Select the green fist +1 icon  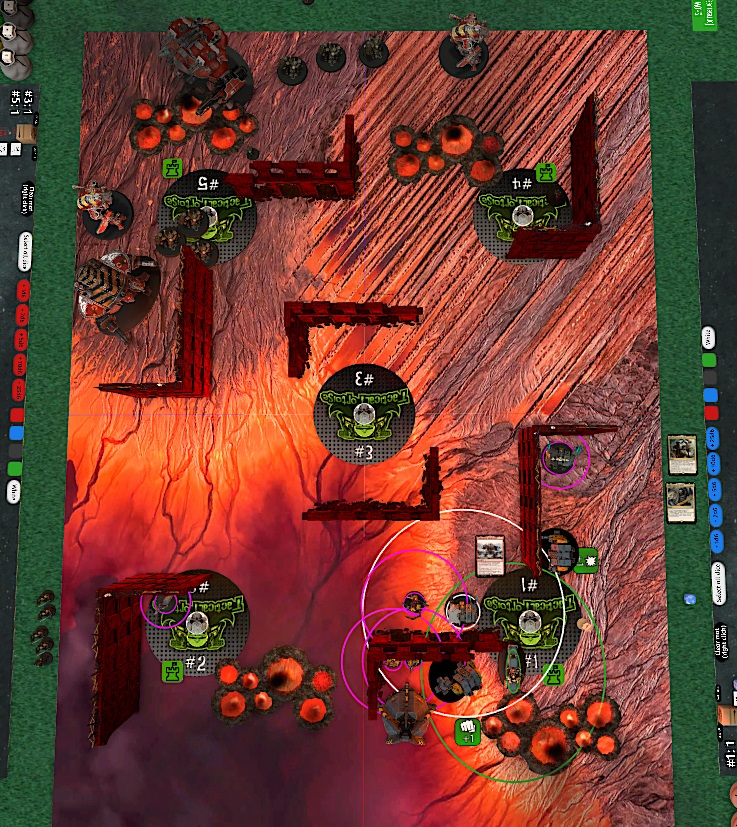click(x=467, y=731)
